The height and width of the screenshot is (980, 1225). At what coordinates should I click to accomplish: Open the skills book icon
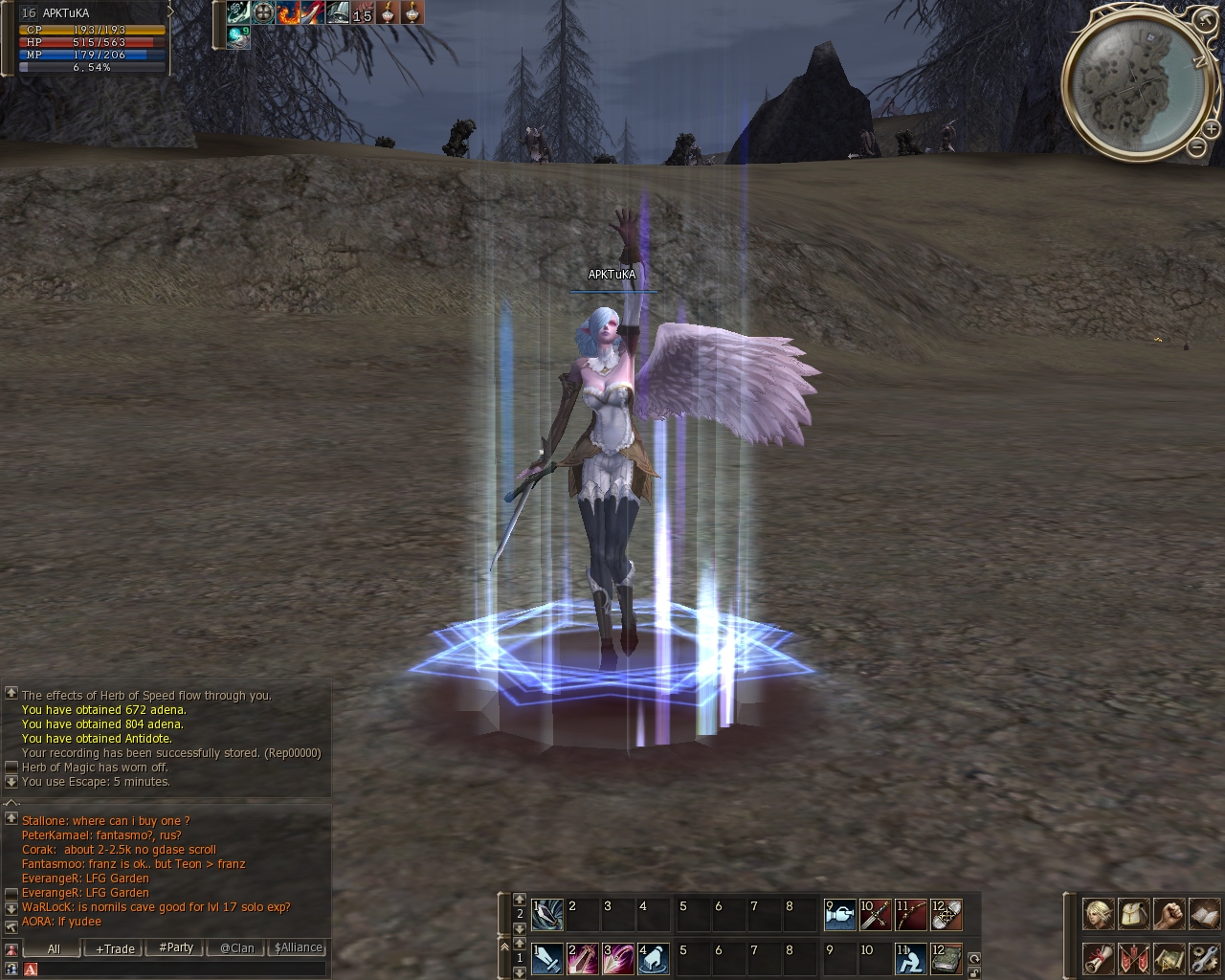(1203, 914)
